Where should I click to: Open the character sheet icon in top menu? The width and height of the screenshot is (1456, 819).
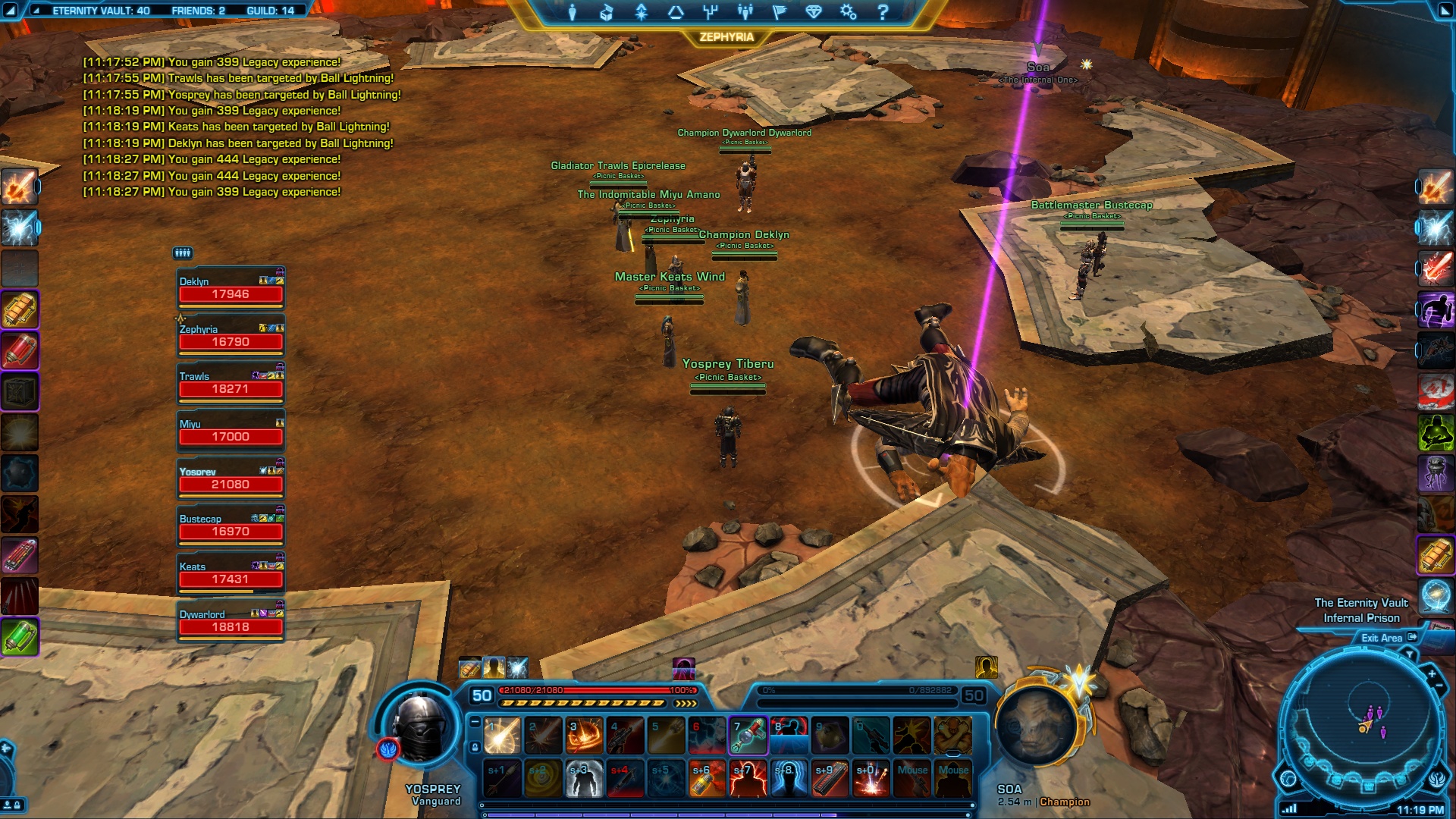click(x=573, y=12)
